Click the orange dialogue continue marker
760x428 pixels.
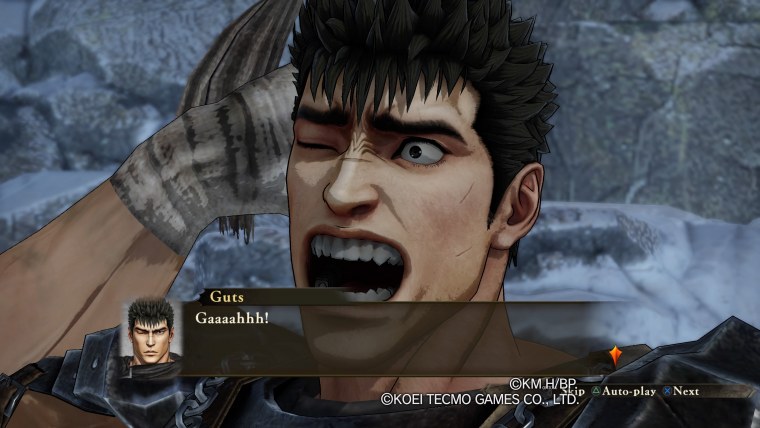pyautogui.click(x=617, y=355)
